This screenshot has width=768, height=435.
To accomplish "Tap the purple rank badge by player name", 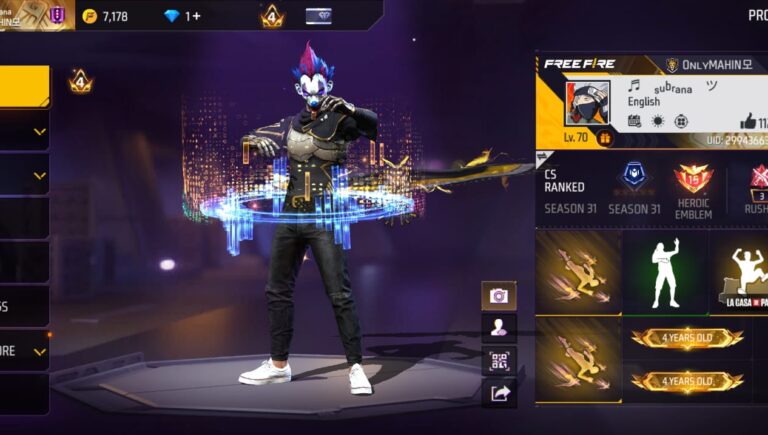I will (x=57, y=15).
